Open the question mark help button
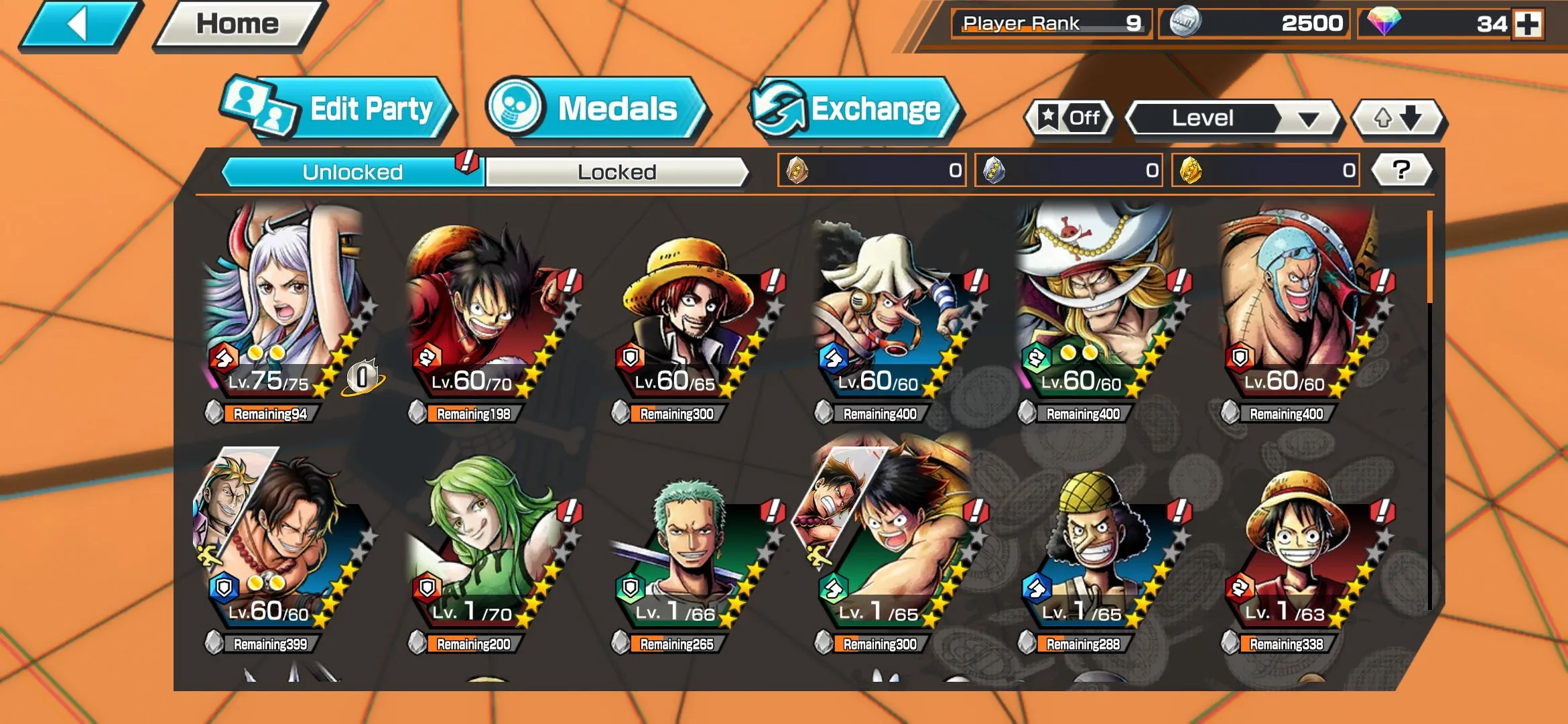The width and height of the screenshot is (1568, 724). pyautogui.click(x=1401, y=170)
